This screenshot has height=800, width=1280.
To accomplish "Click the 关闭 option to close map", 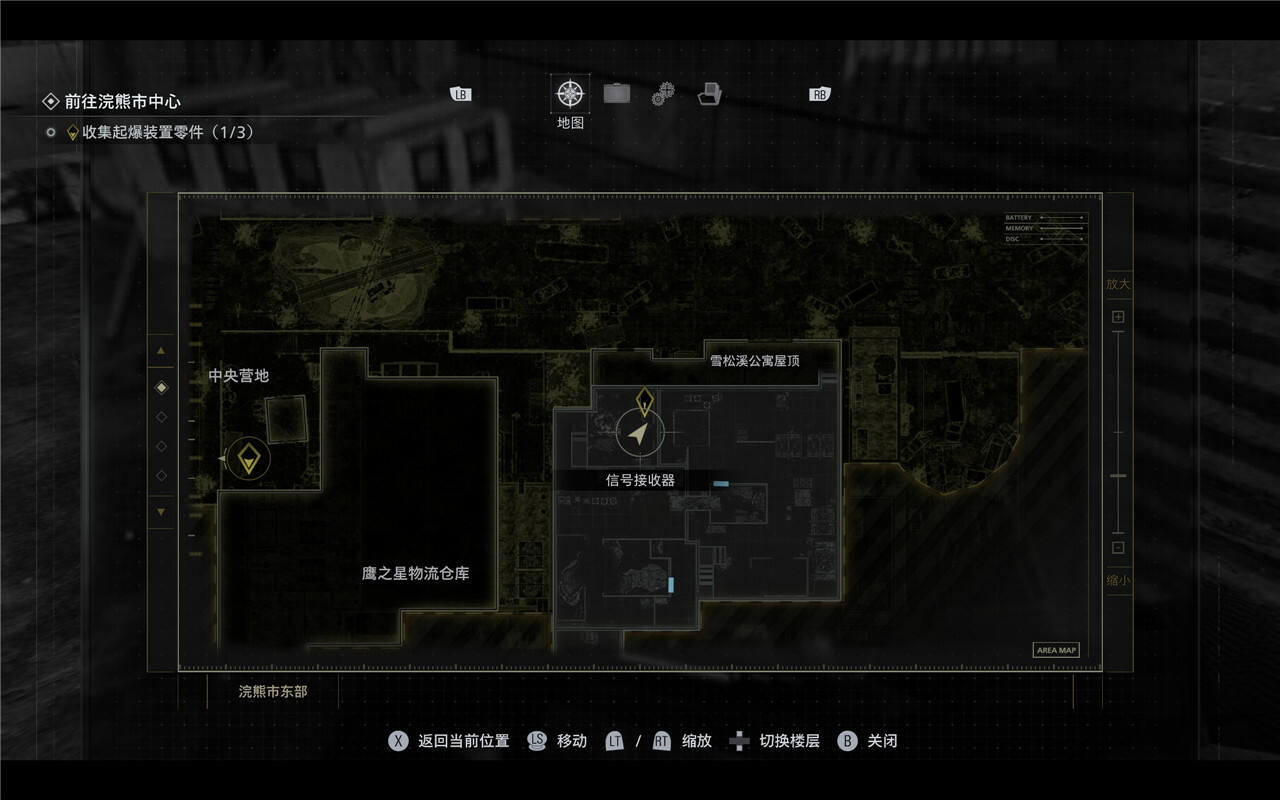I will pos(868,741).
